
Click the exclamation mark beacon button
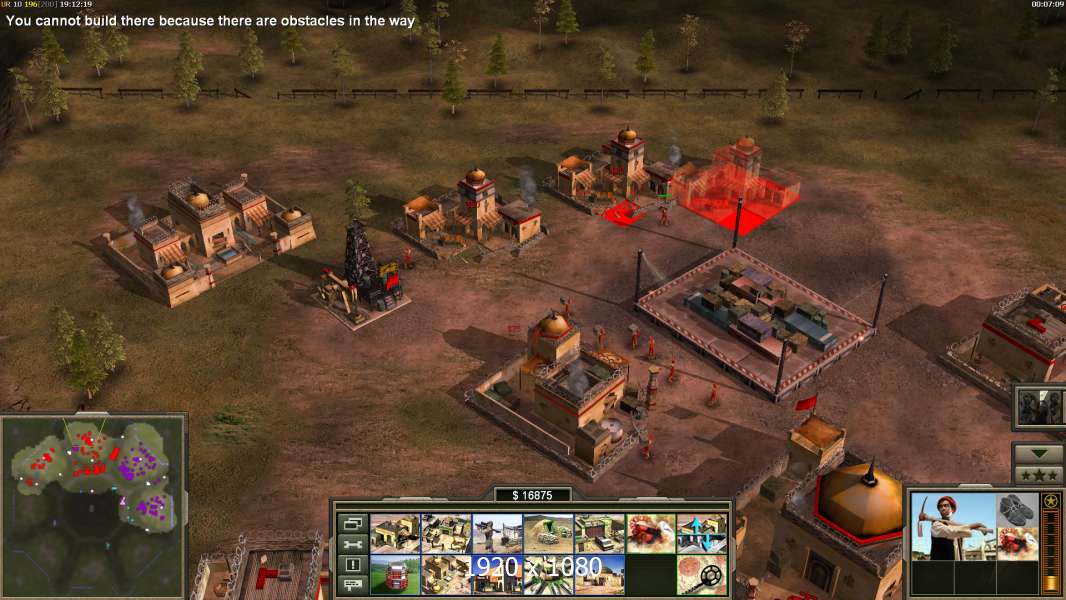coord(352,565)
